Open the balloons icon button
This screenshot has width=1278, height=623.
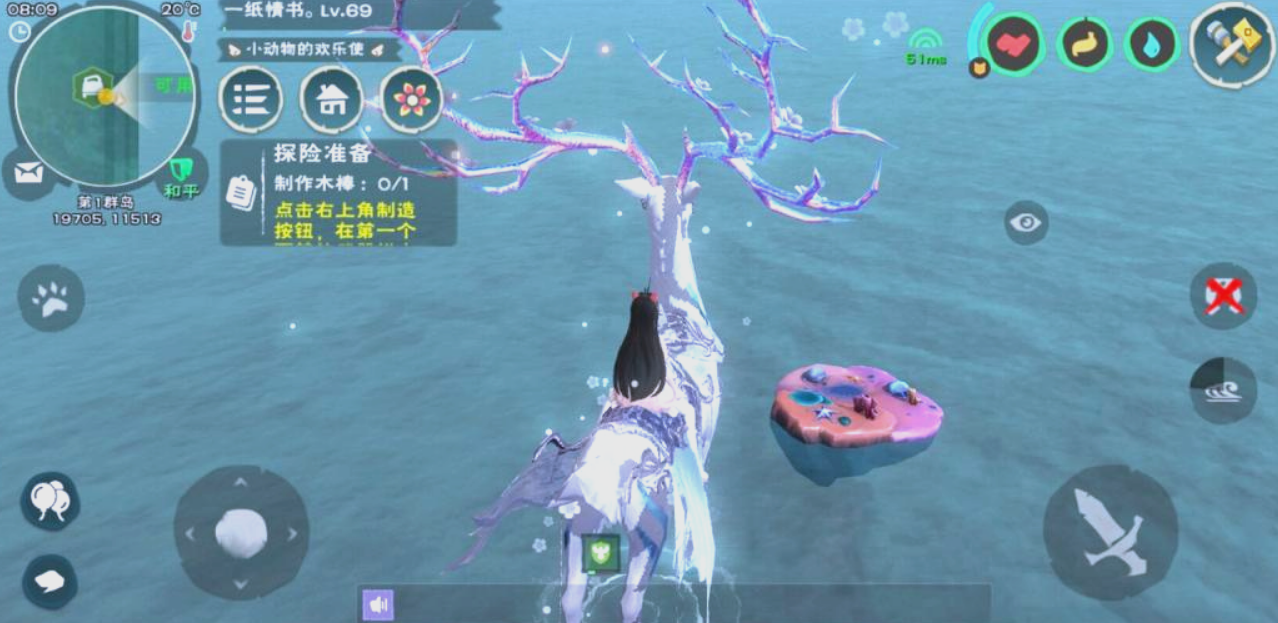[x=50, y=500]
